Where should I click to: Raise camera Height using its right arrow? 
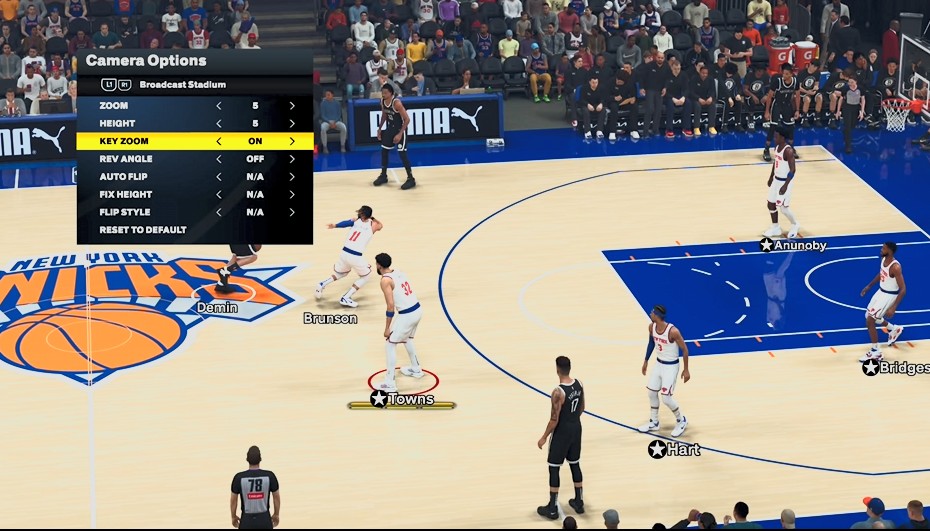[x=292, y=123]
